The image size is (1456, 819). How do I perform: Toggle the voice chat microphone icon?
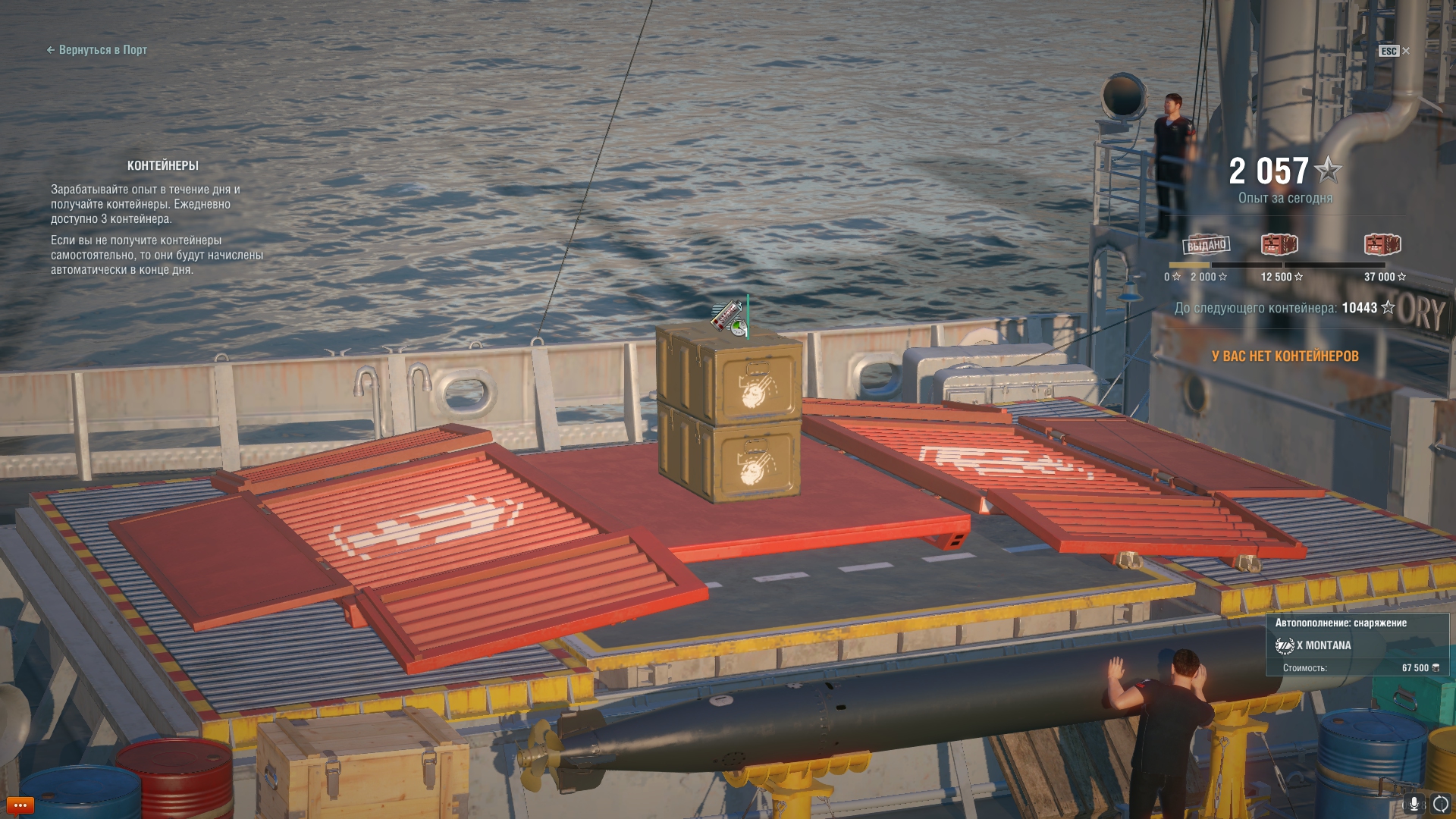pos(1414,804)
